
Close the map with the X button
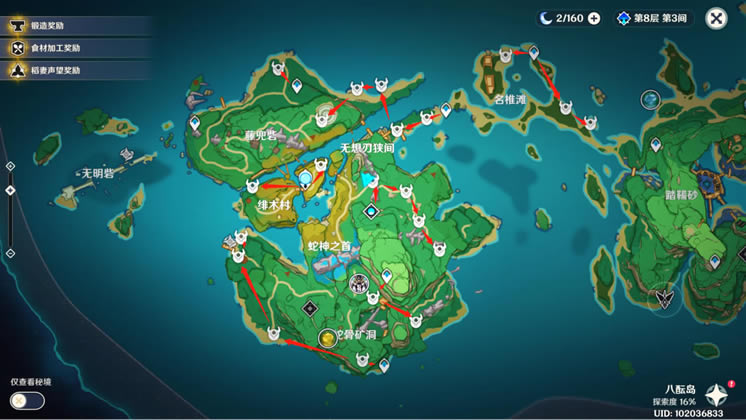point(716,18)
